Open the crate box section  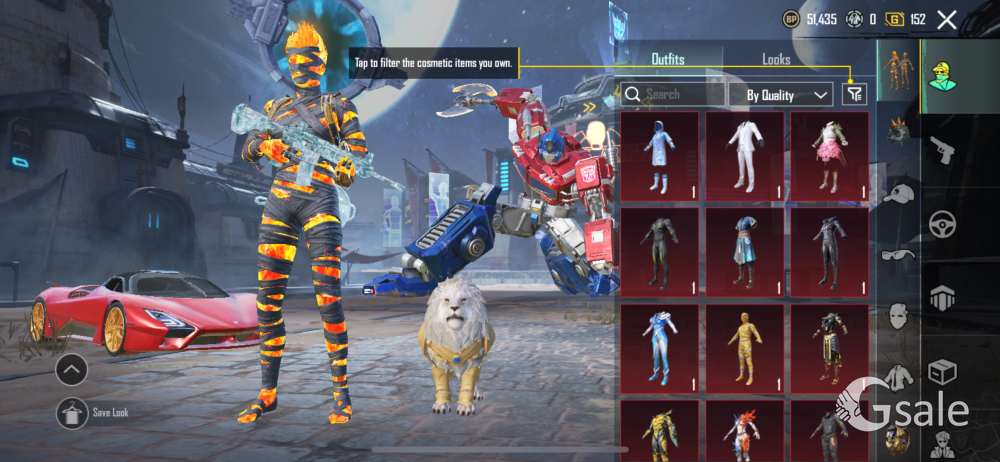943,372
